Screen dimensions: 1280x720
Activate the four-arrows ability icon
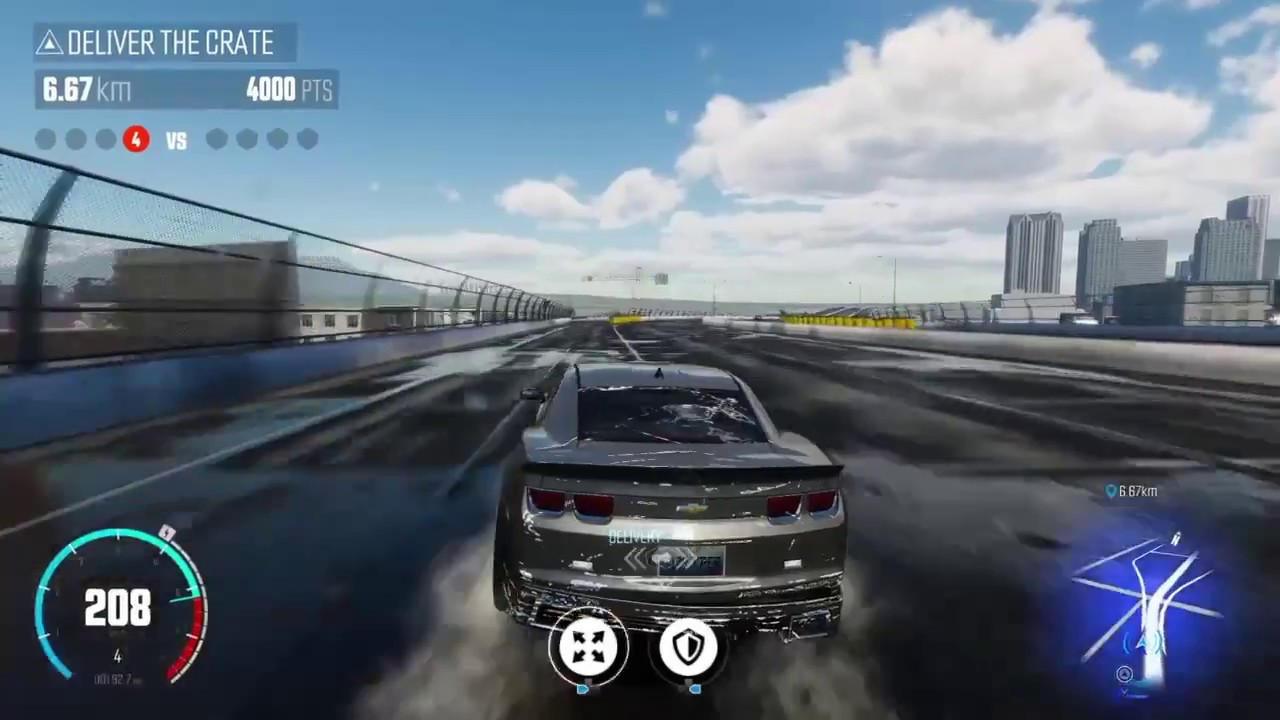coord(588,646)
